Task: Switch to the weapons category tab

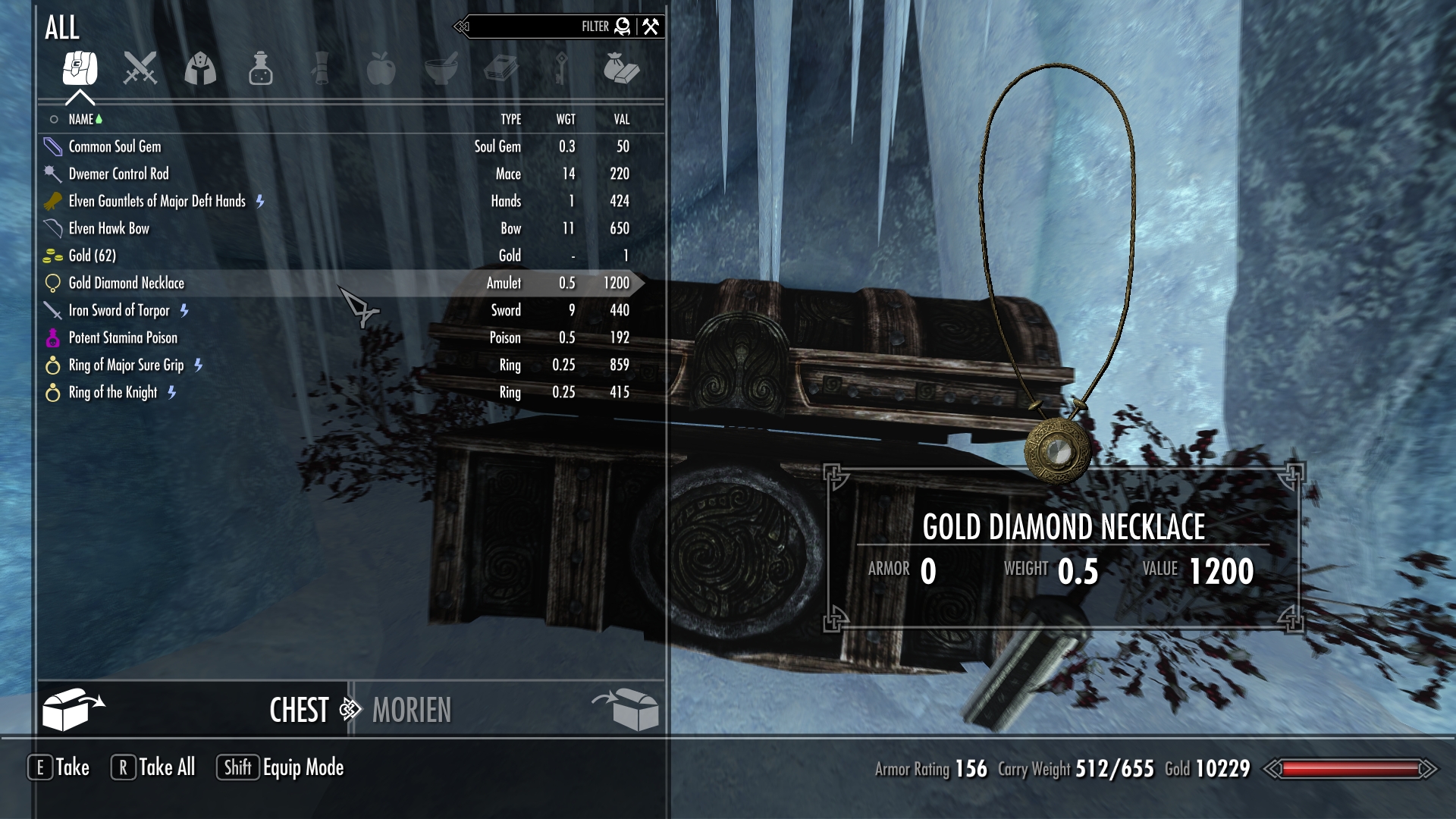Action: 140,68
